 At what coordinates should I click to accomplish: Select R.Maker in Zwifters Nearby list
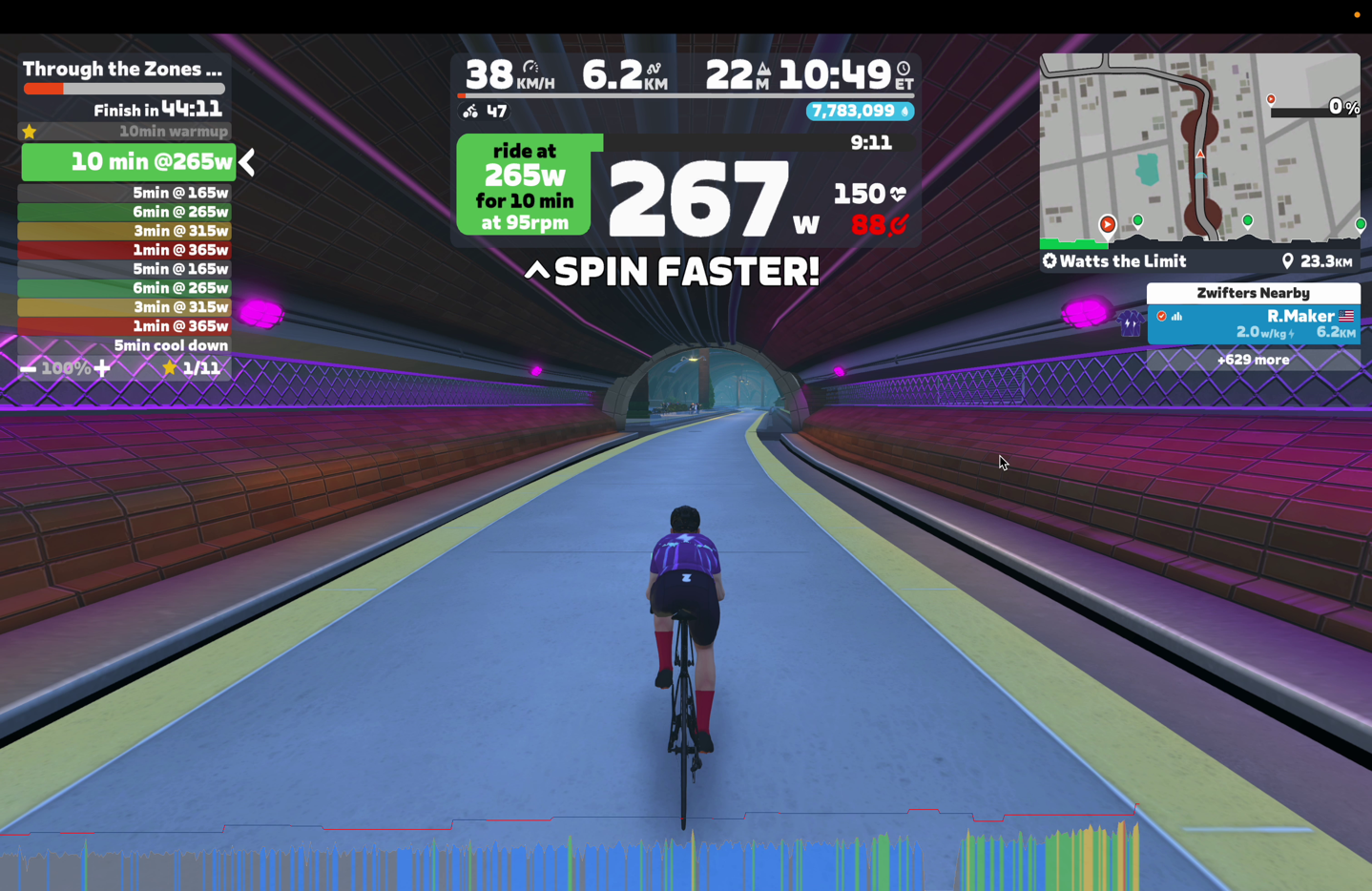point(1253,323)
